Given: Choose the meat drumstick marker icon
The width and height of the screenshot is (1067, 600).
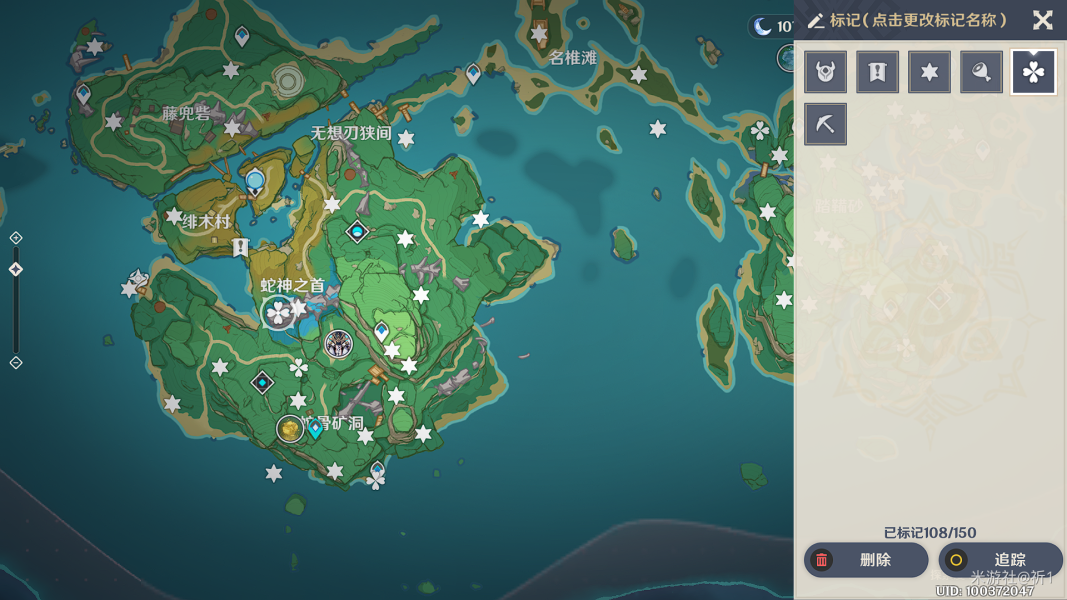Looking at the screenshot, I should pos(981,72).
